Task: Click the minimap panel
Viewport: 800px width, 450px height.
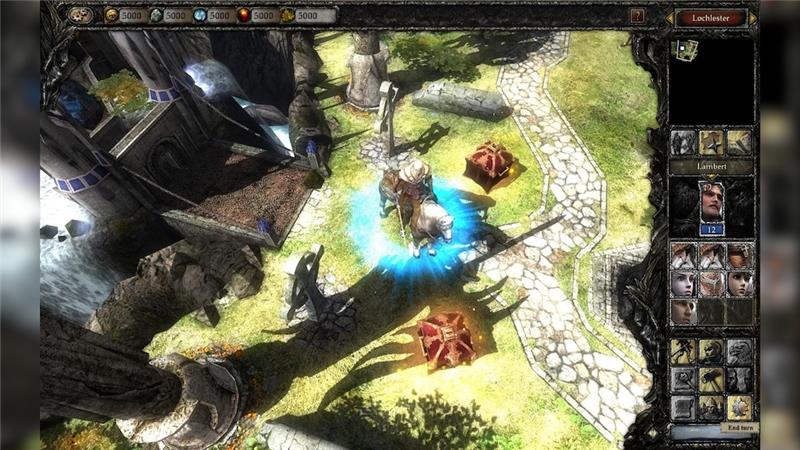Action: pos(711,80)
